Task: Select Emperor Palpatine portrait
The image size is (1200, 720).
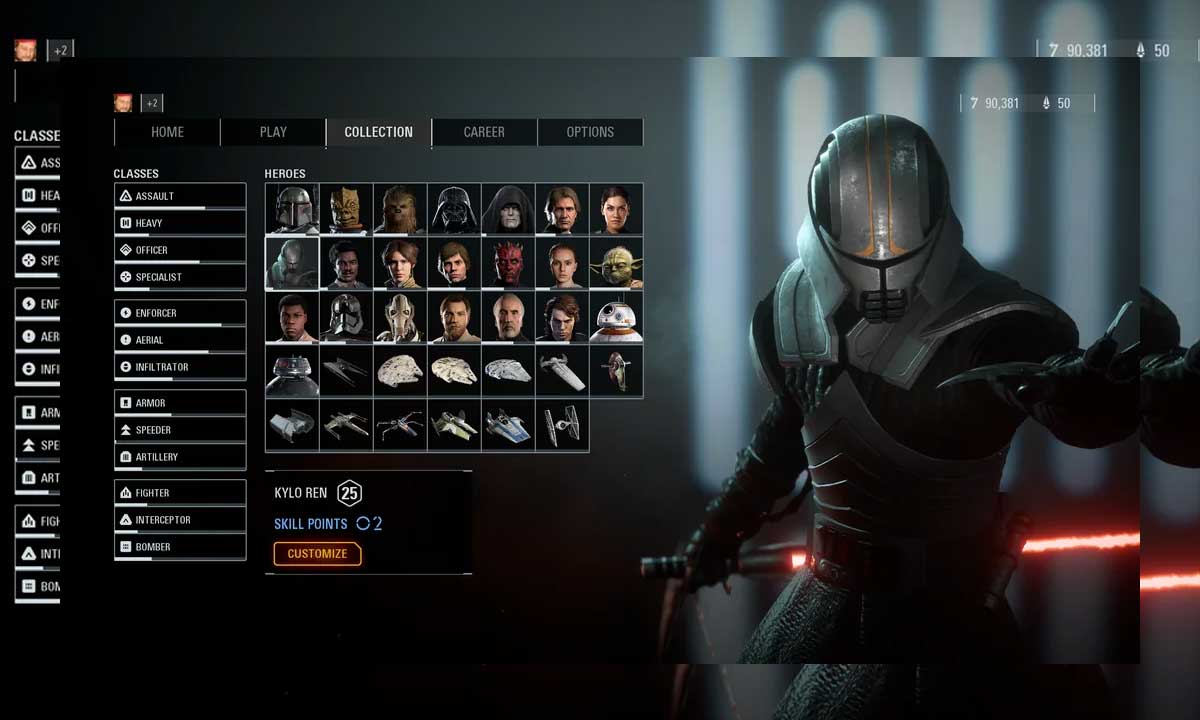Action: pyautogui.click(x=508, y=209)
